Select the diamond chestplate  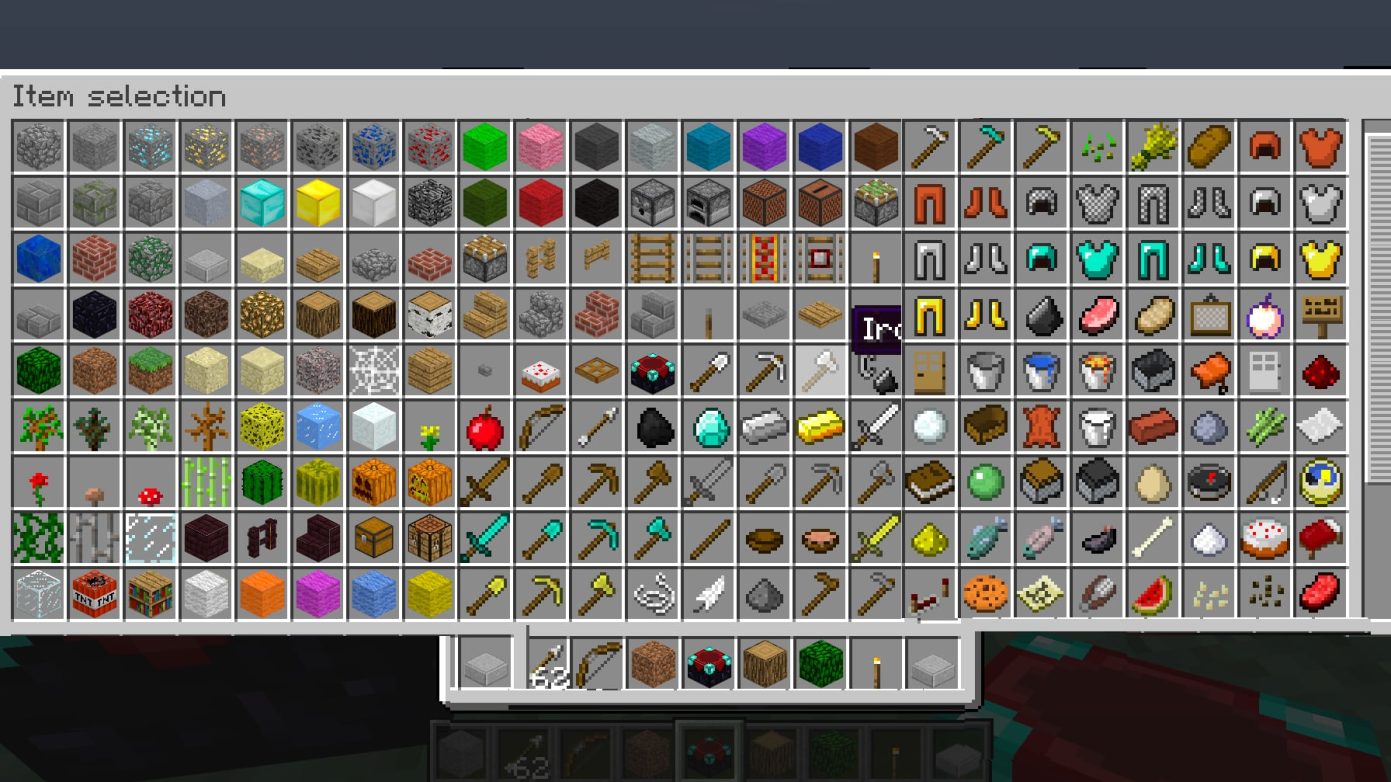[x=1097, y=258]
